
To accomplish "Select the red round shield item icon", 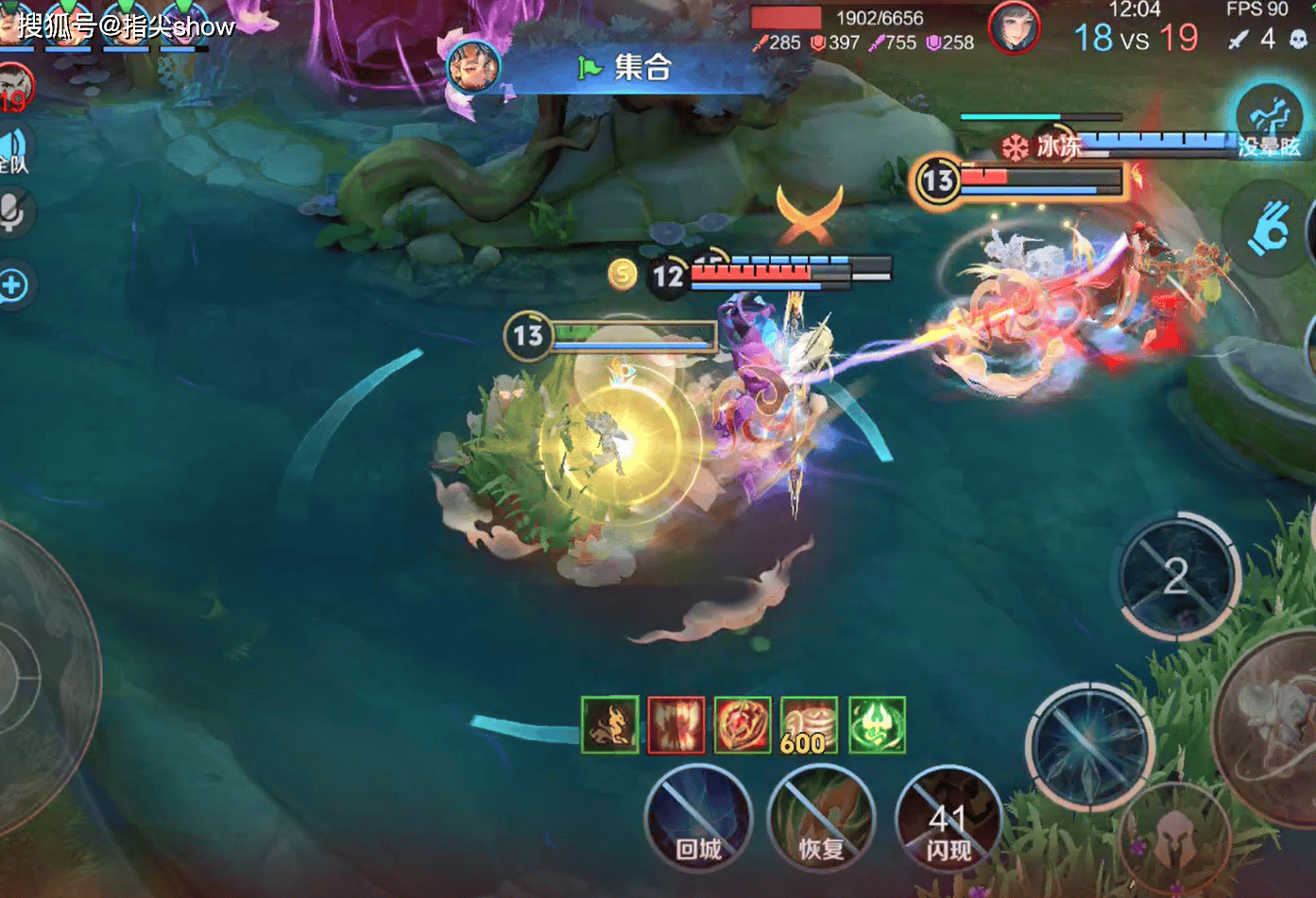I will [743, 725].
